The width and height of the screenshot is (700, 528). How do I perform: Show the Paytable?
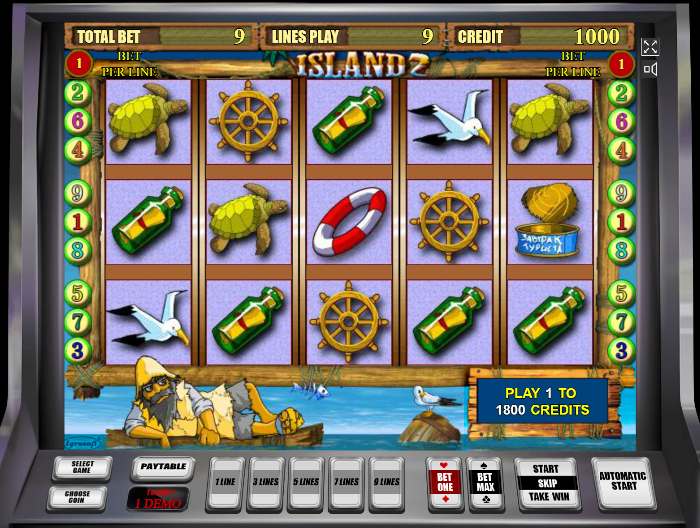tap(162, 467)
